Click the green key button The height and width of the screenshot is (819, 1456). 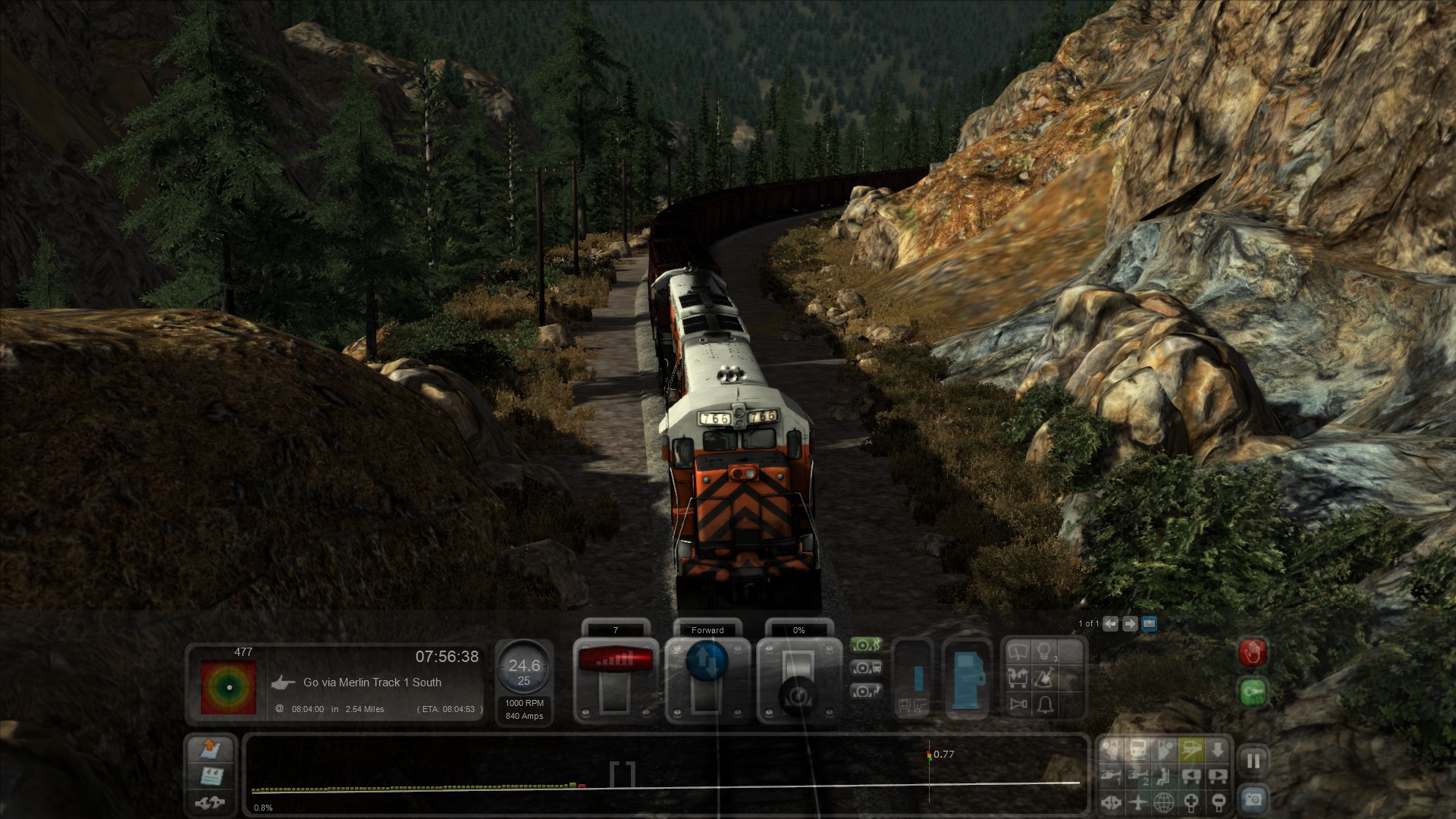tap(1253, 692)
